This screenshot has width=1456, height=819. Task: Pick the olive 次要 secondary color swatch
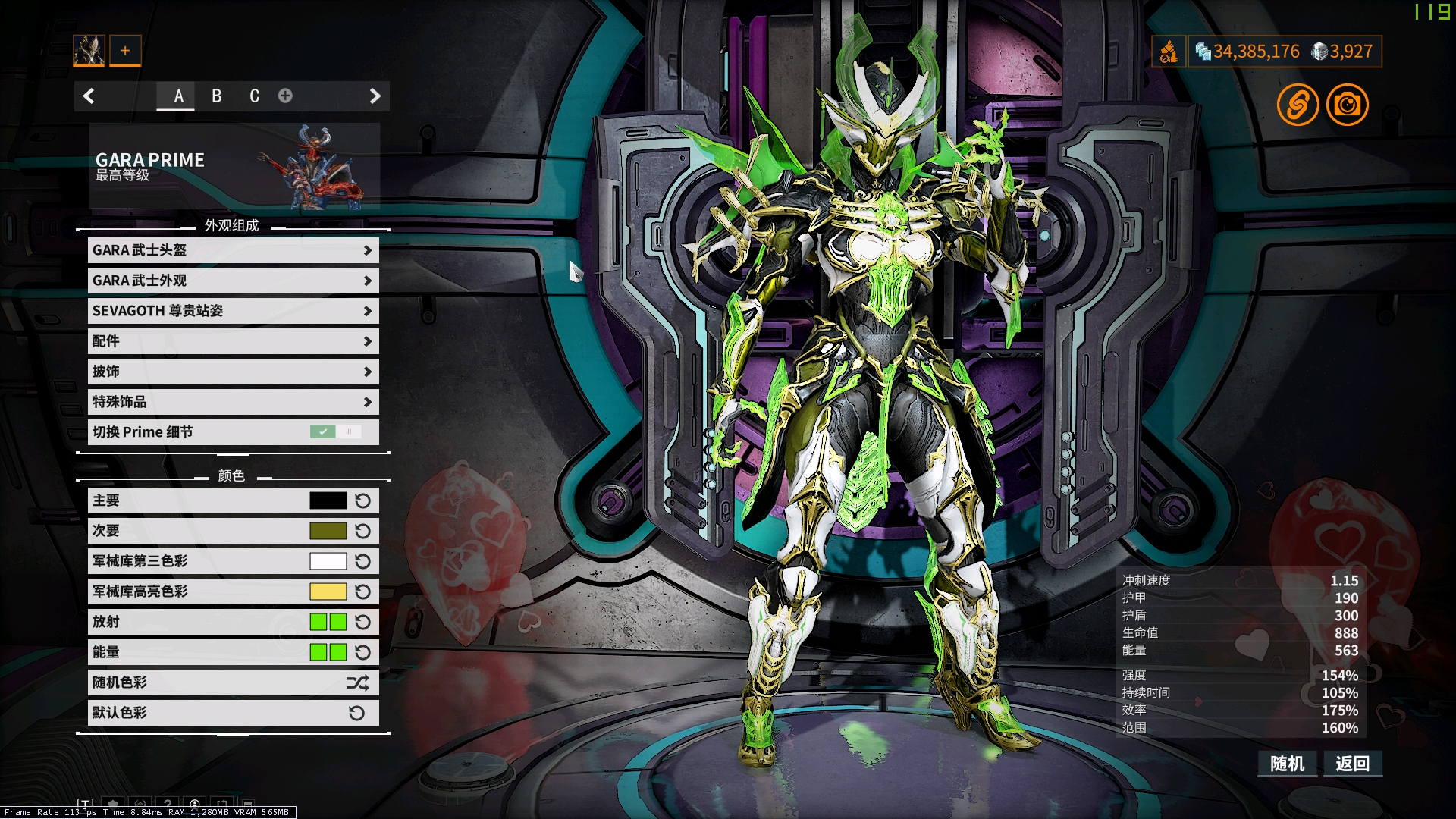[x=328, y=531]
